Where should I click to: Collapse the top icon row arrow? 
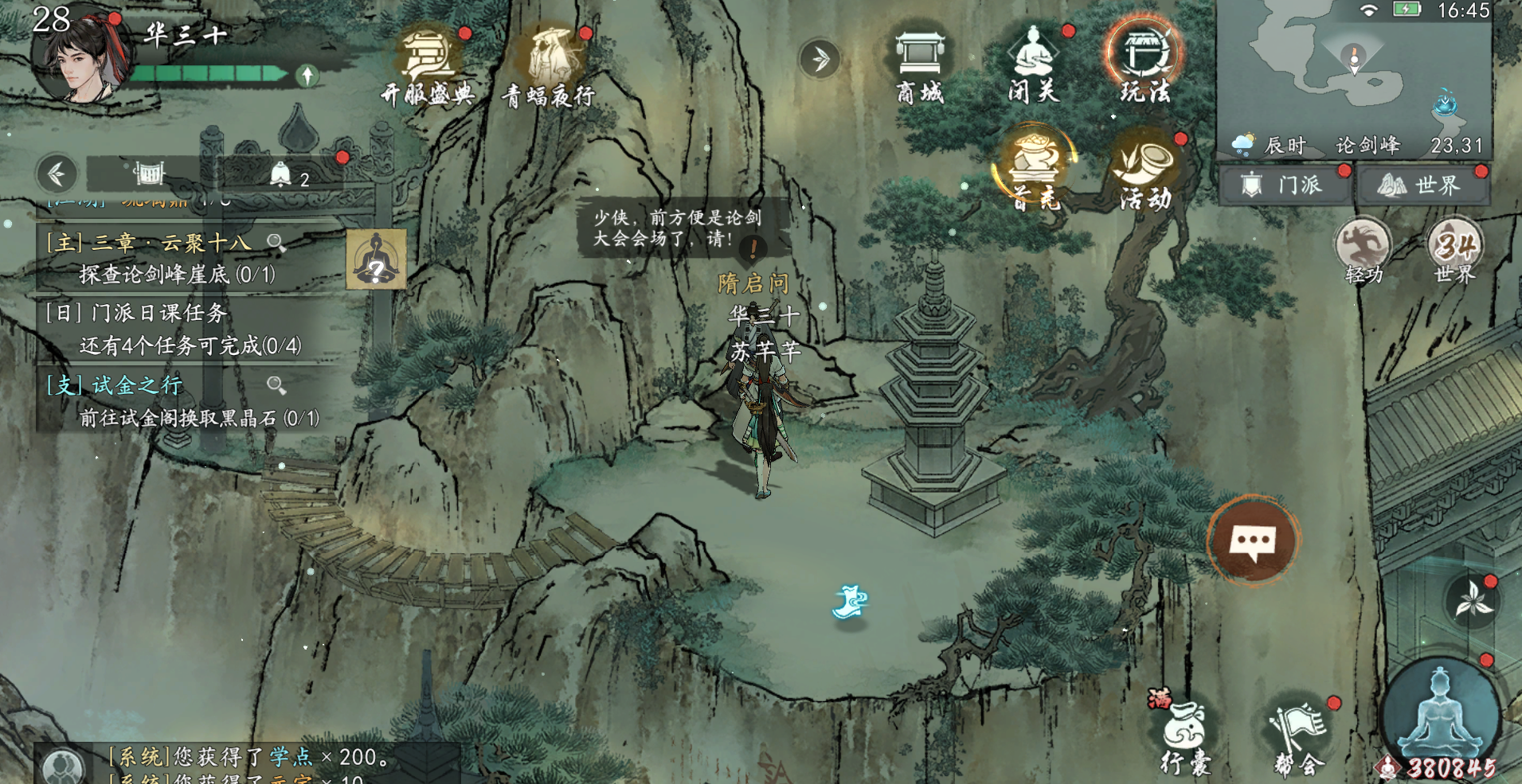(x=820, y=58)
